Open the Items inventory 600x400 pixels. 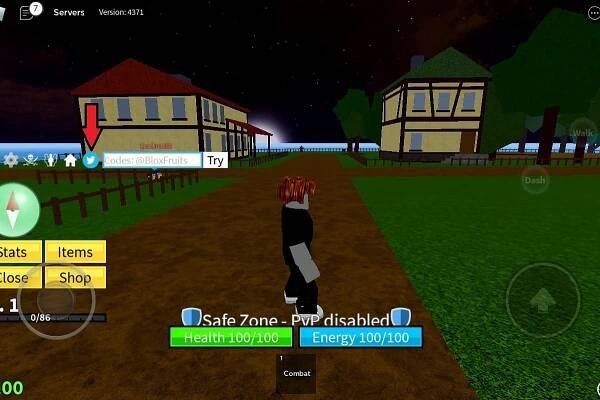75,253
